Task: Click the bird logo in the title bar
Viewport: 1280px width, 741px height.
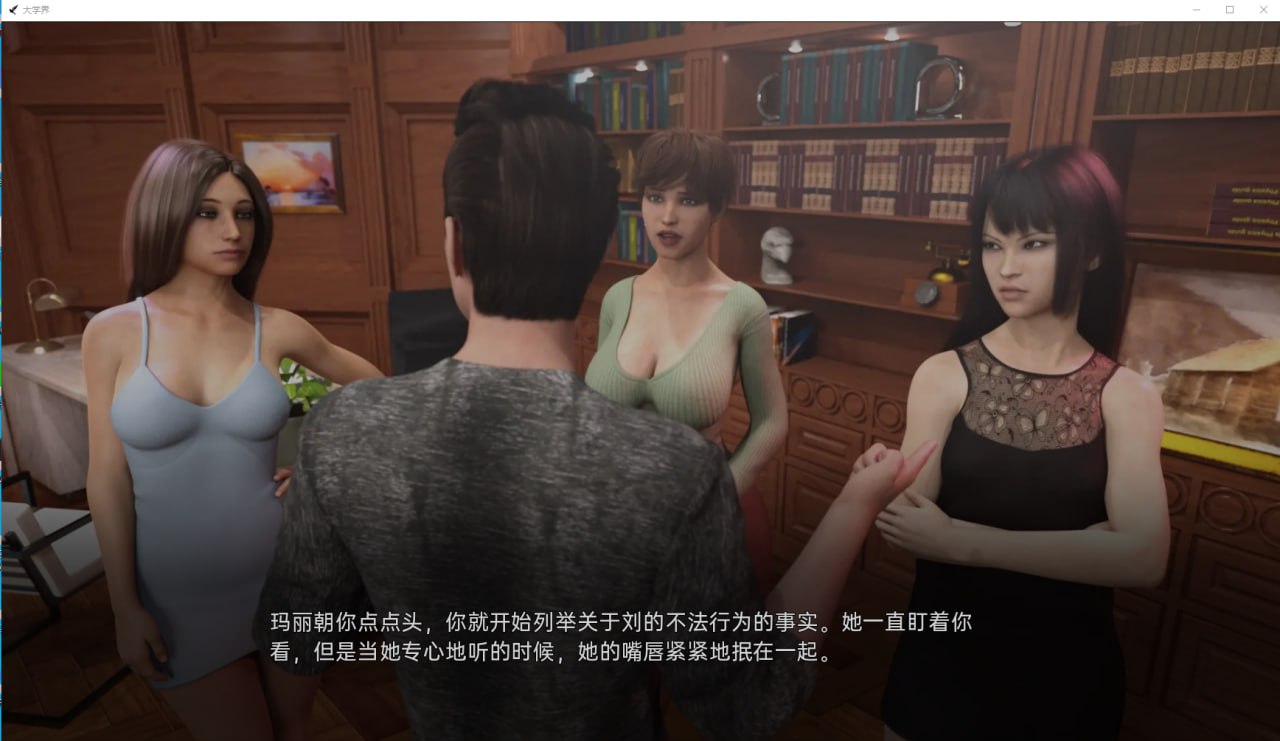Action: point(13,9)
